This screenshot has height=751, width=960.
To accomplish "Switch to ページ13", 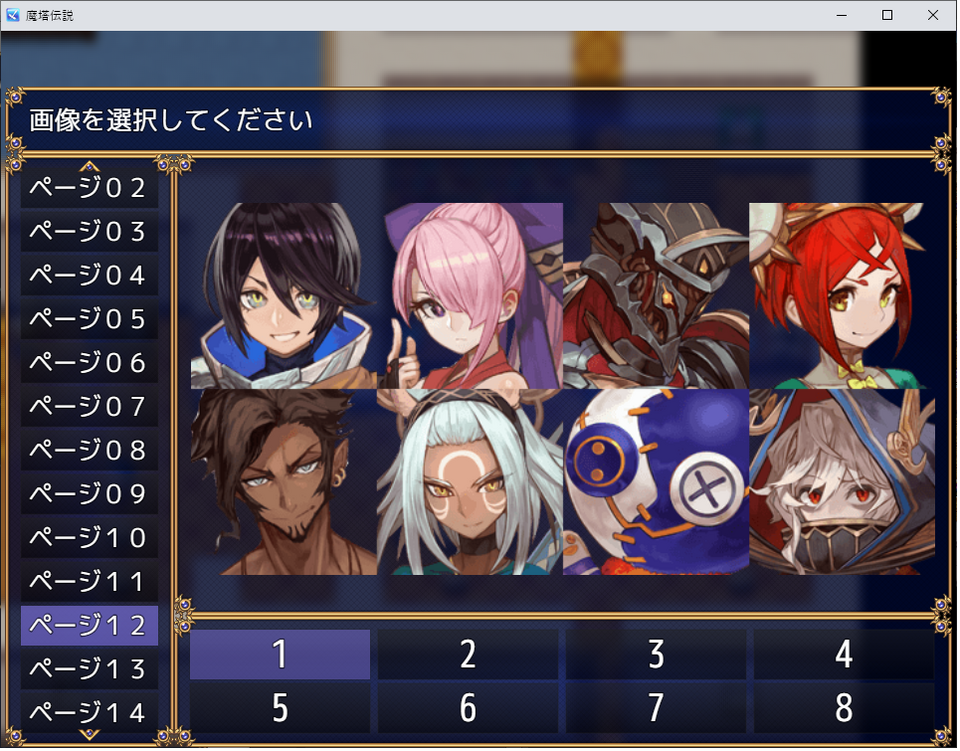I will pos(88,668).
